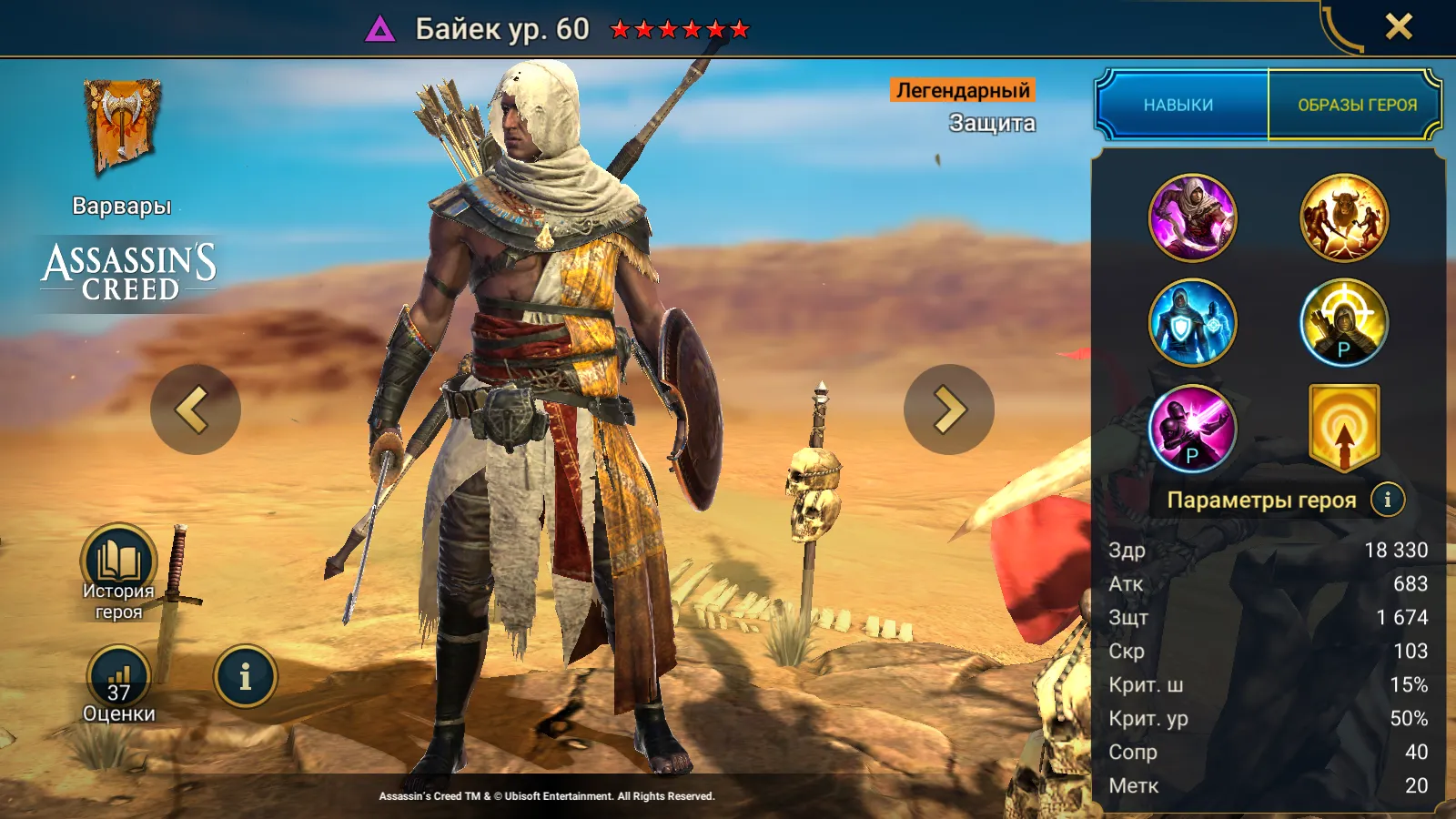Image resolution: width=1456 pixels, height=819 pixels.
Task: Click the Варвары faction banner
Action: point(122,127)
